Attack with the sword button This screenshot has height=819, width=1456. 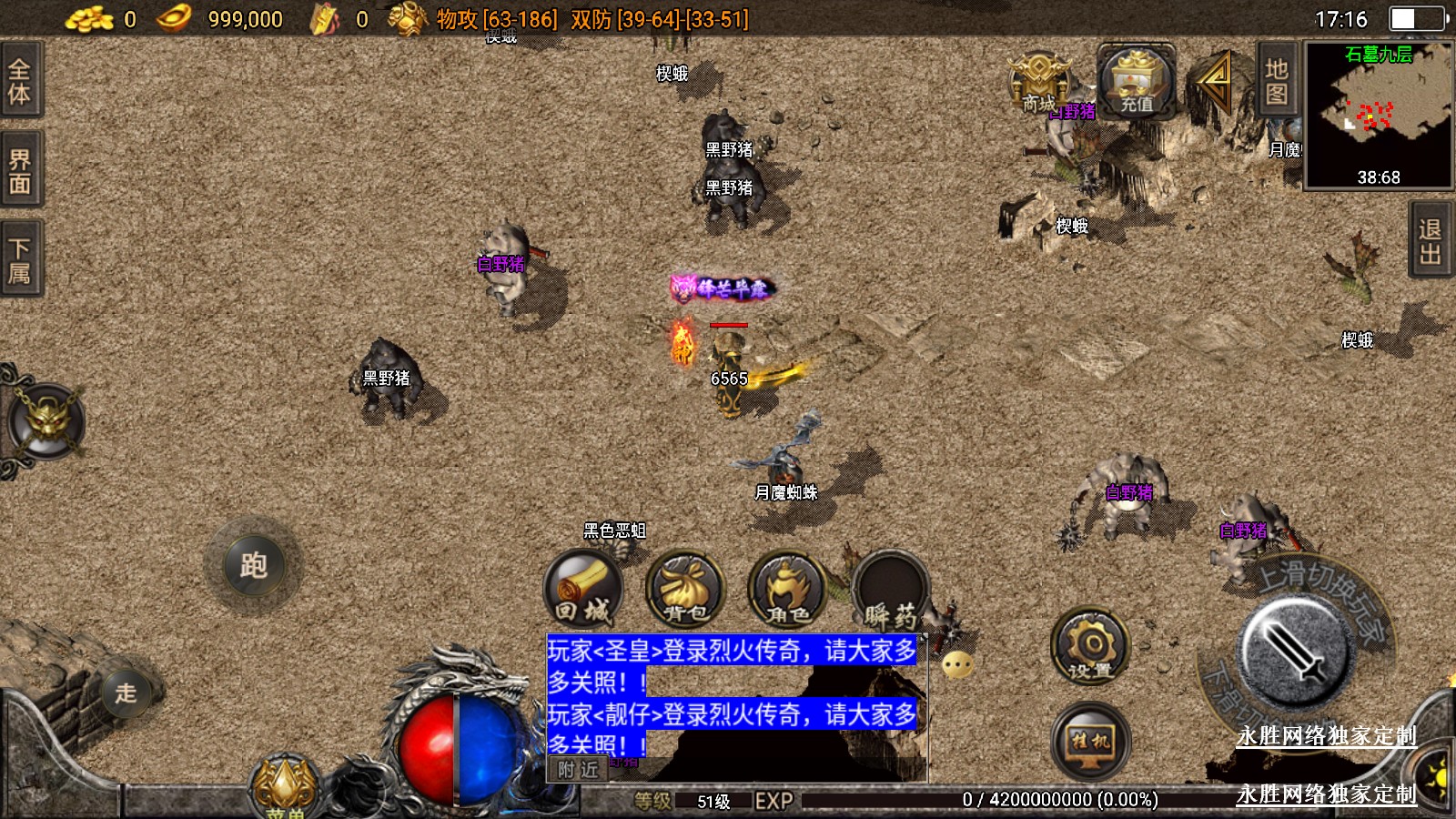pos(1294,652)
